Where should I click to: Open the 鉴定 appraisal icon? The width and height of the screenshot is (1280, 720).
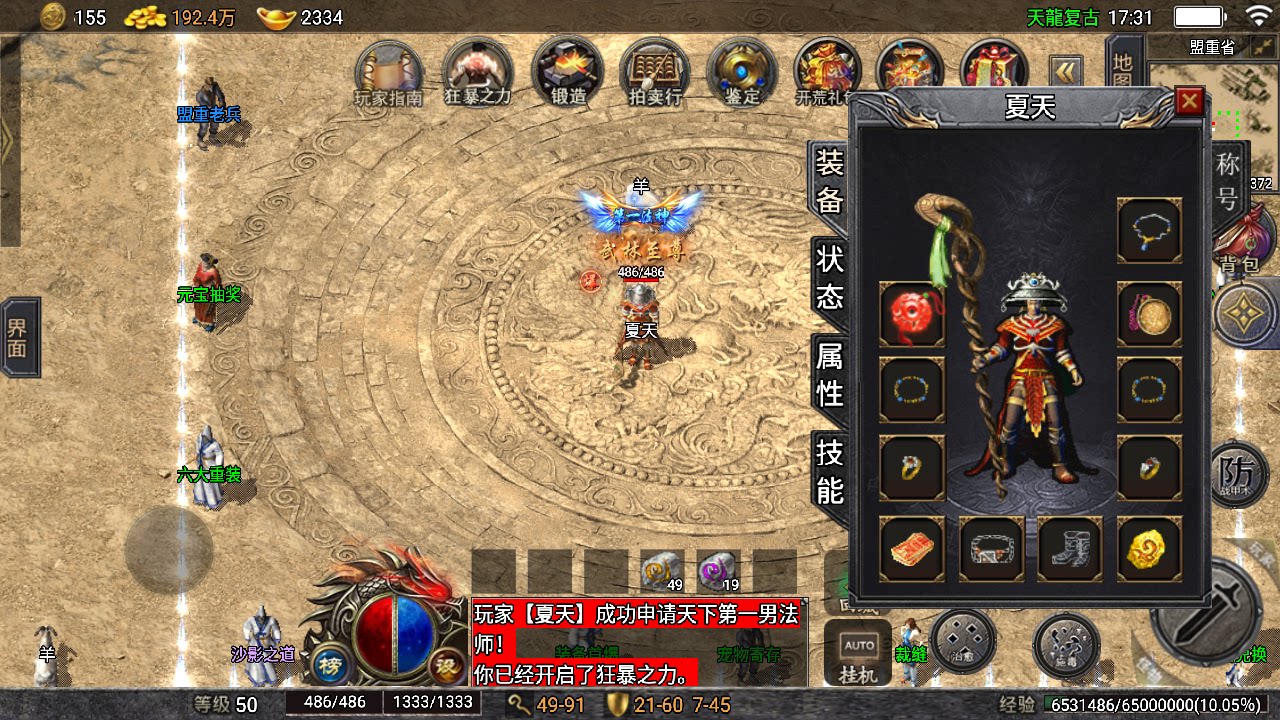tap(742, 73)
